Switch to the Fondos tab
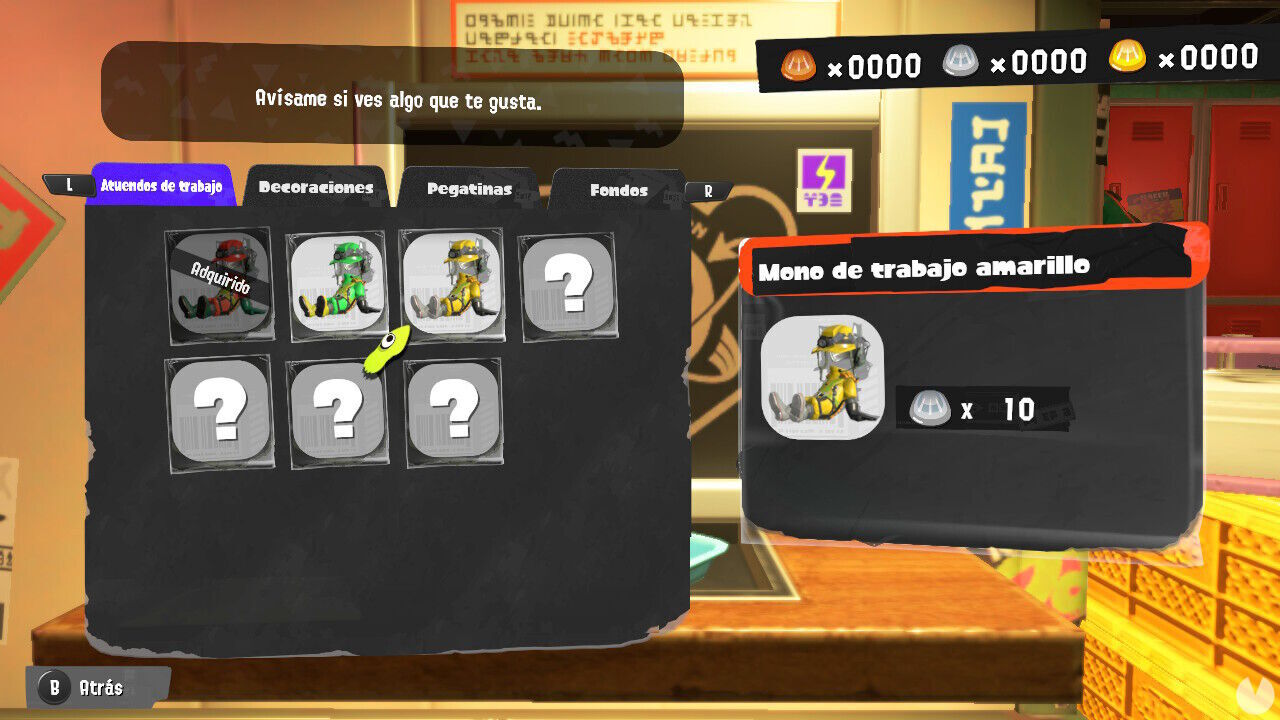Viewport: 1280px width, 720px height. tap(620, 190)
